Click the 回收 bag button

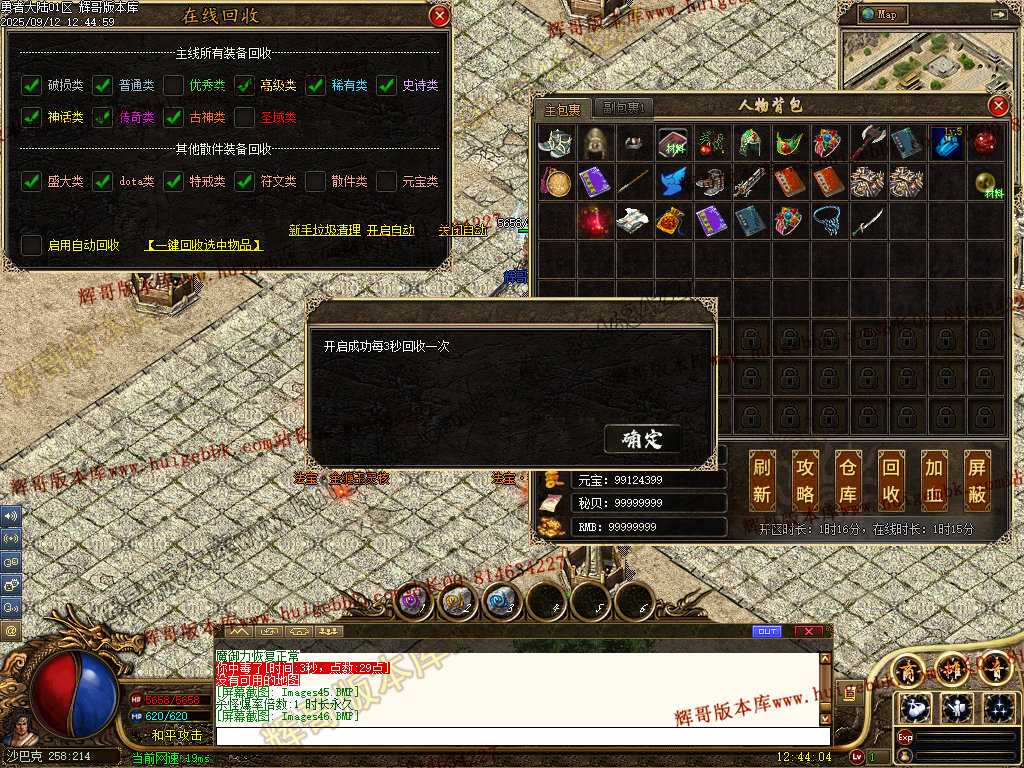(x=891, y=480)
